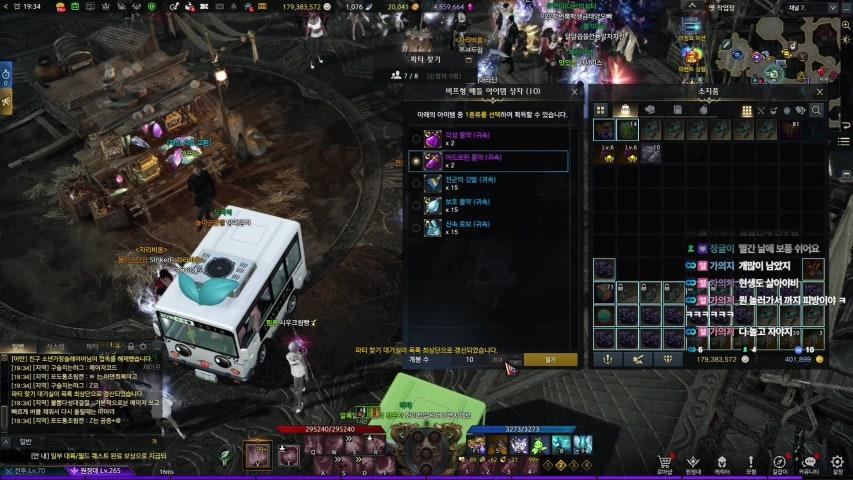Pick the 보호 물약 reward option
The width and height of the screenshot is (853, 480).
coord(416,207)
